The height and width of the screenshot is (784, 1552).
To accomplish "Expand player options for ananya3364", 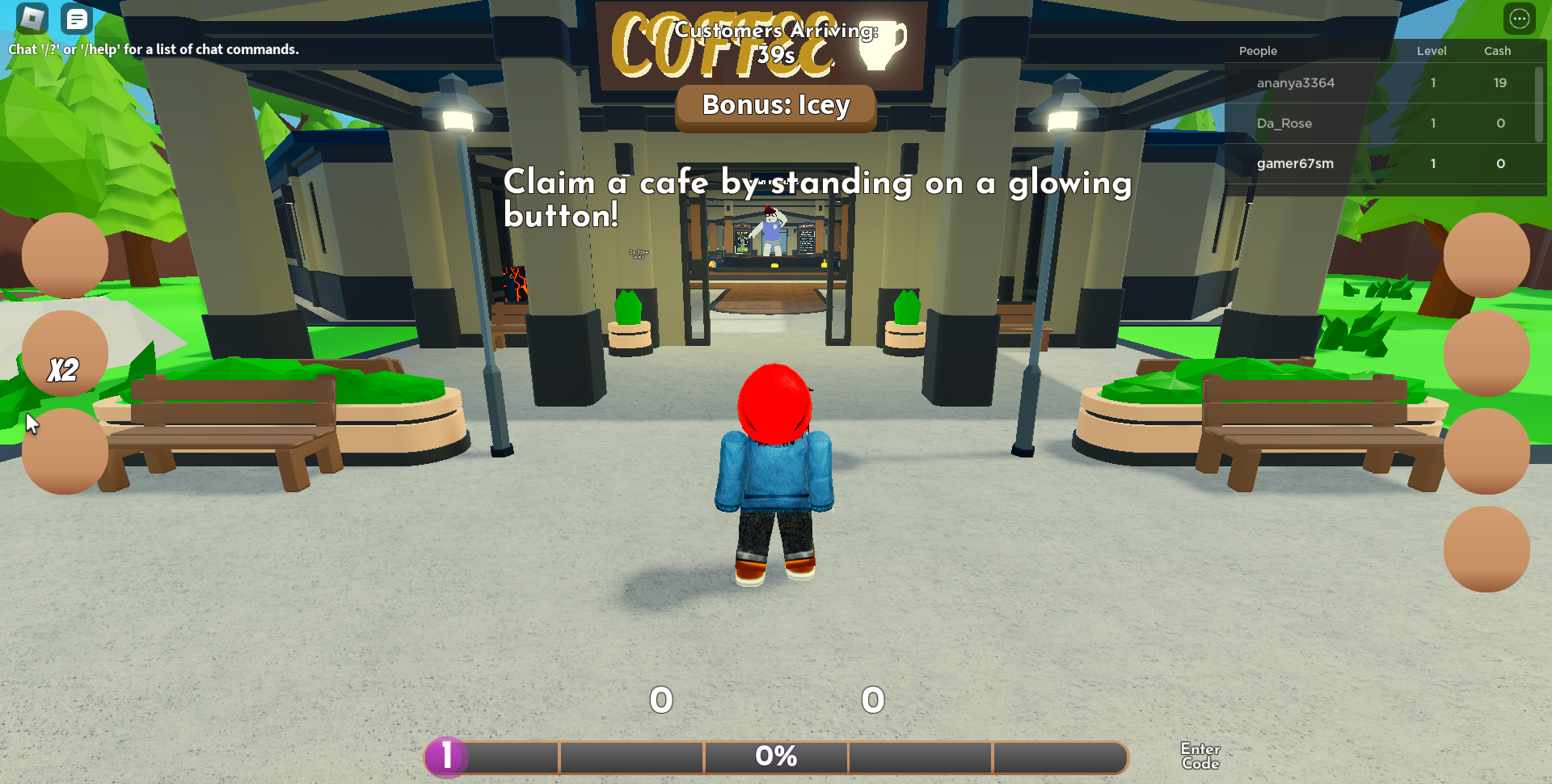I will point(1296,82).
